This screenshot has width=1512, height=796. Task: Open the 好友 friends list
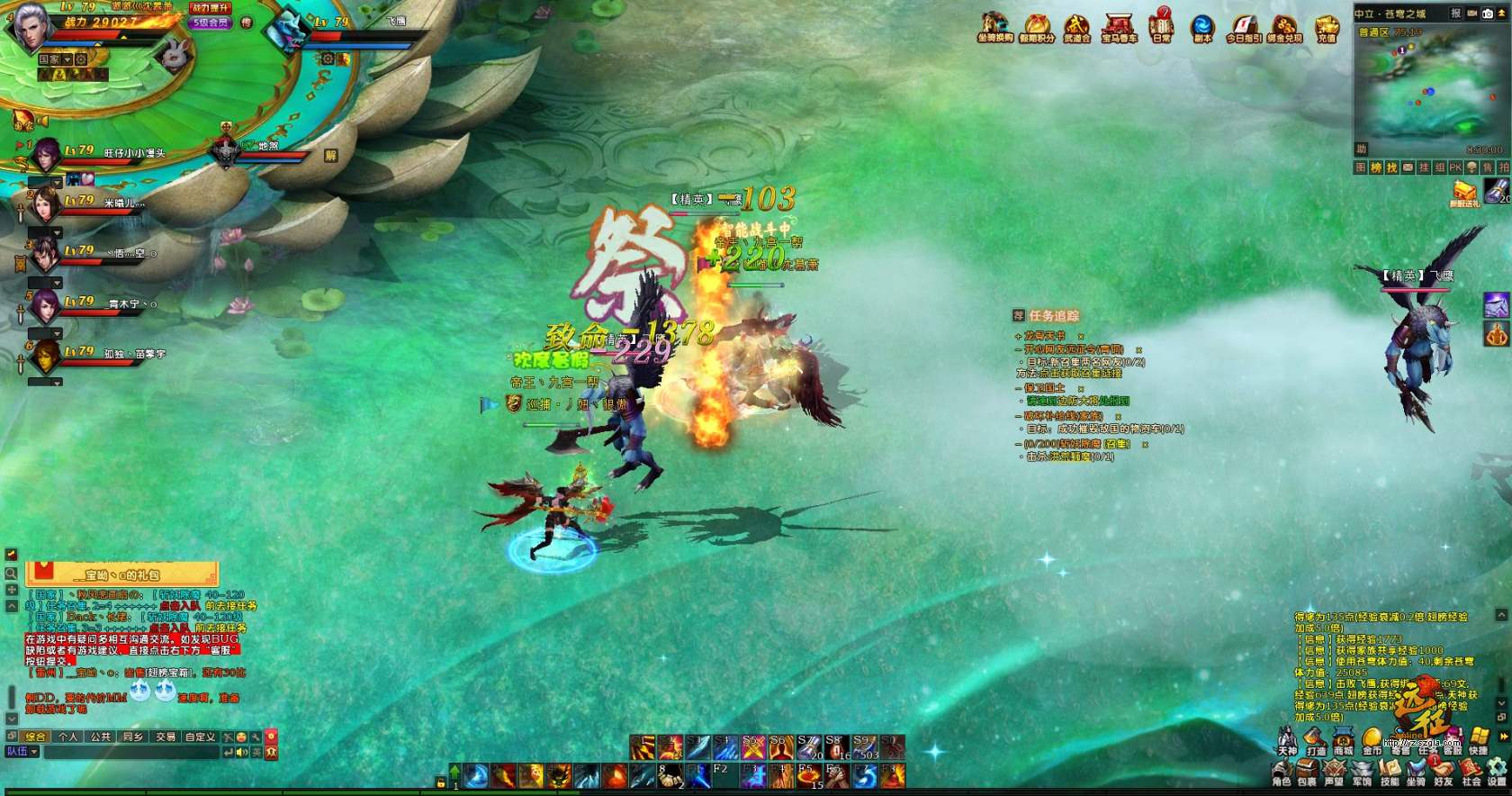point(1444,773)
